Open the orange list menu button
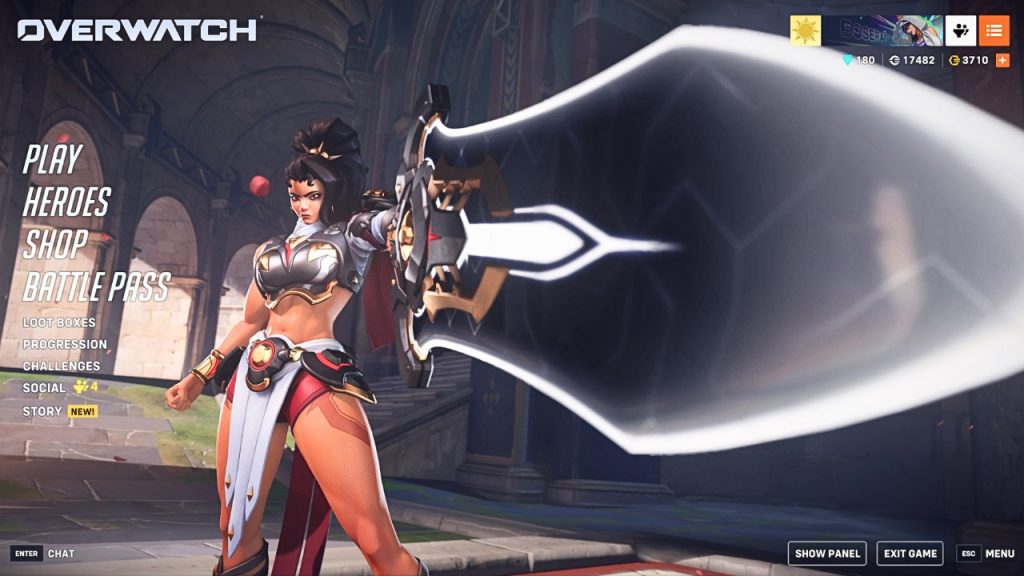This screenshot has width=1024, height=576. click(993, 31)
